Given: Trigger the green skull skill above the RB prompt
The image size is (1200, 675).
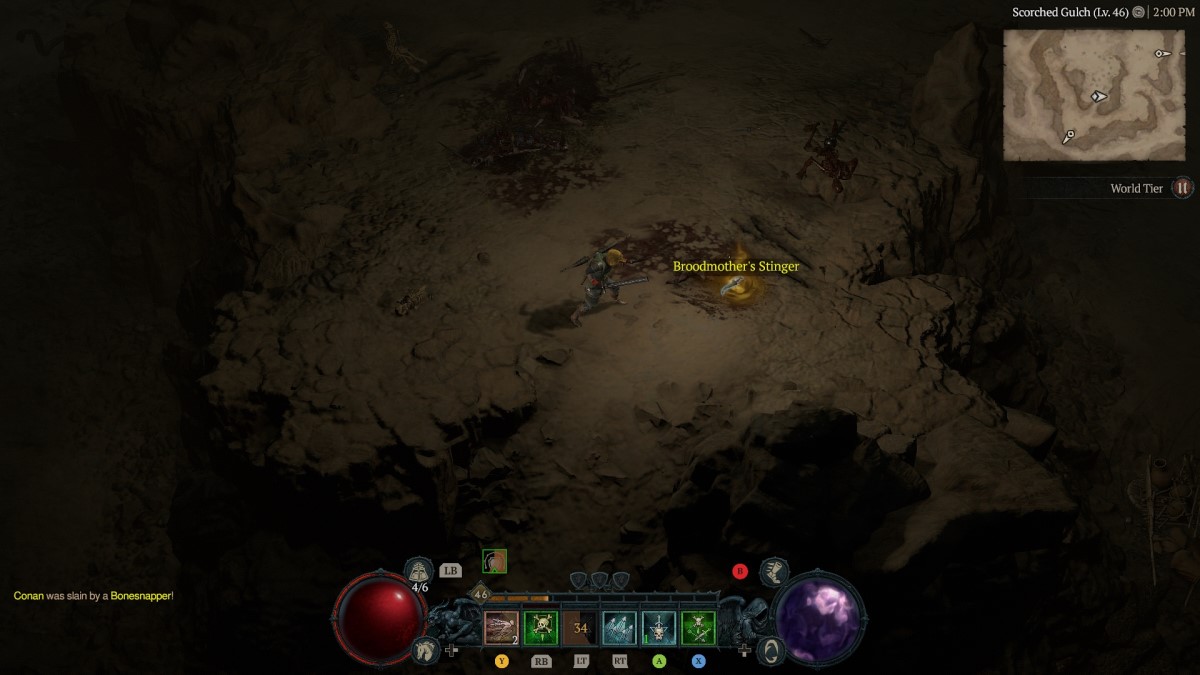Looking at the screenshot, I should click(x=541, y=628).
